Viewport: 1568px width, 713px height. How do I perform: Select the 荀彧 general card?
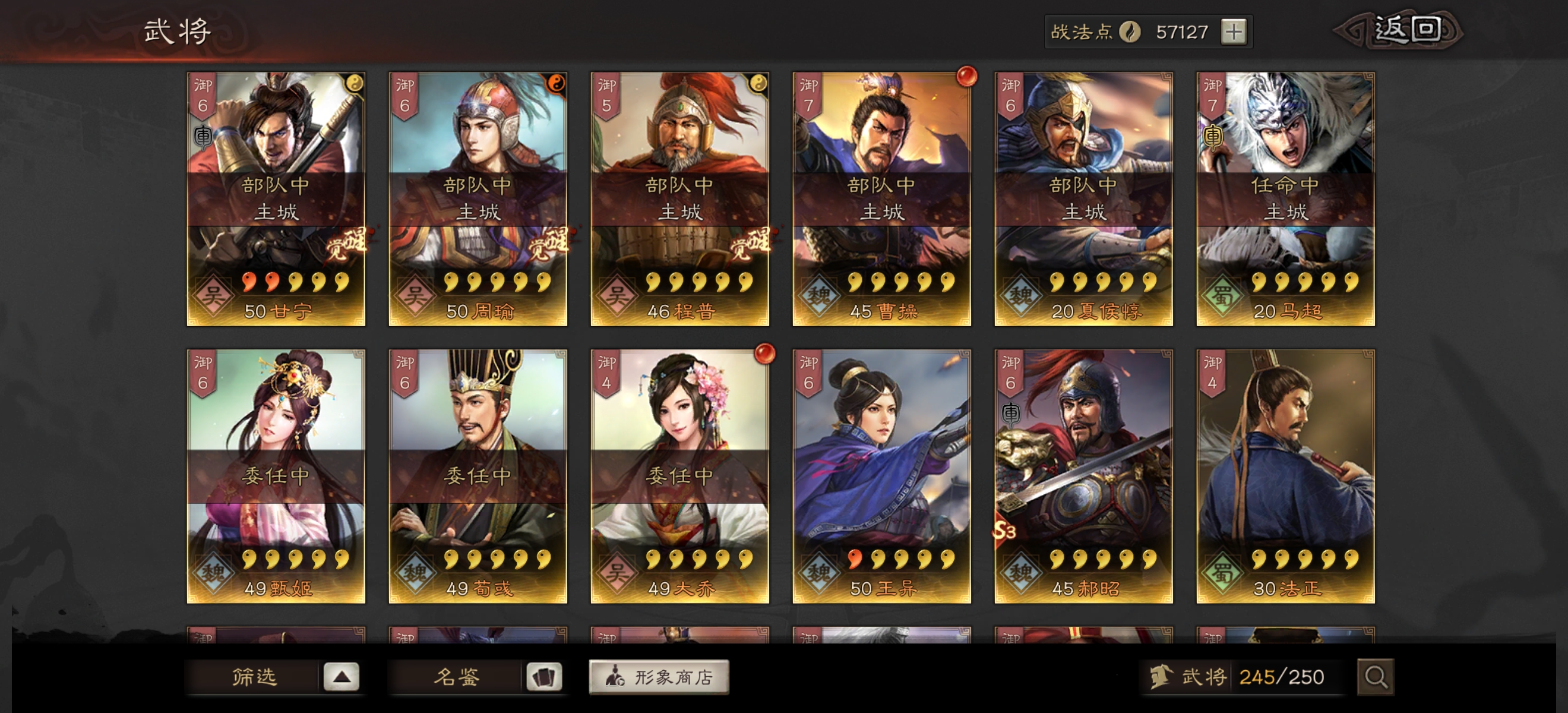tap(478, 476)
